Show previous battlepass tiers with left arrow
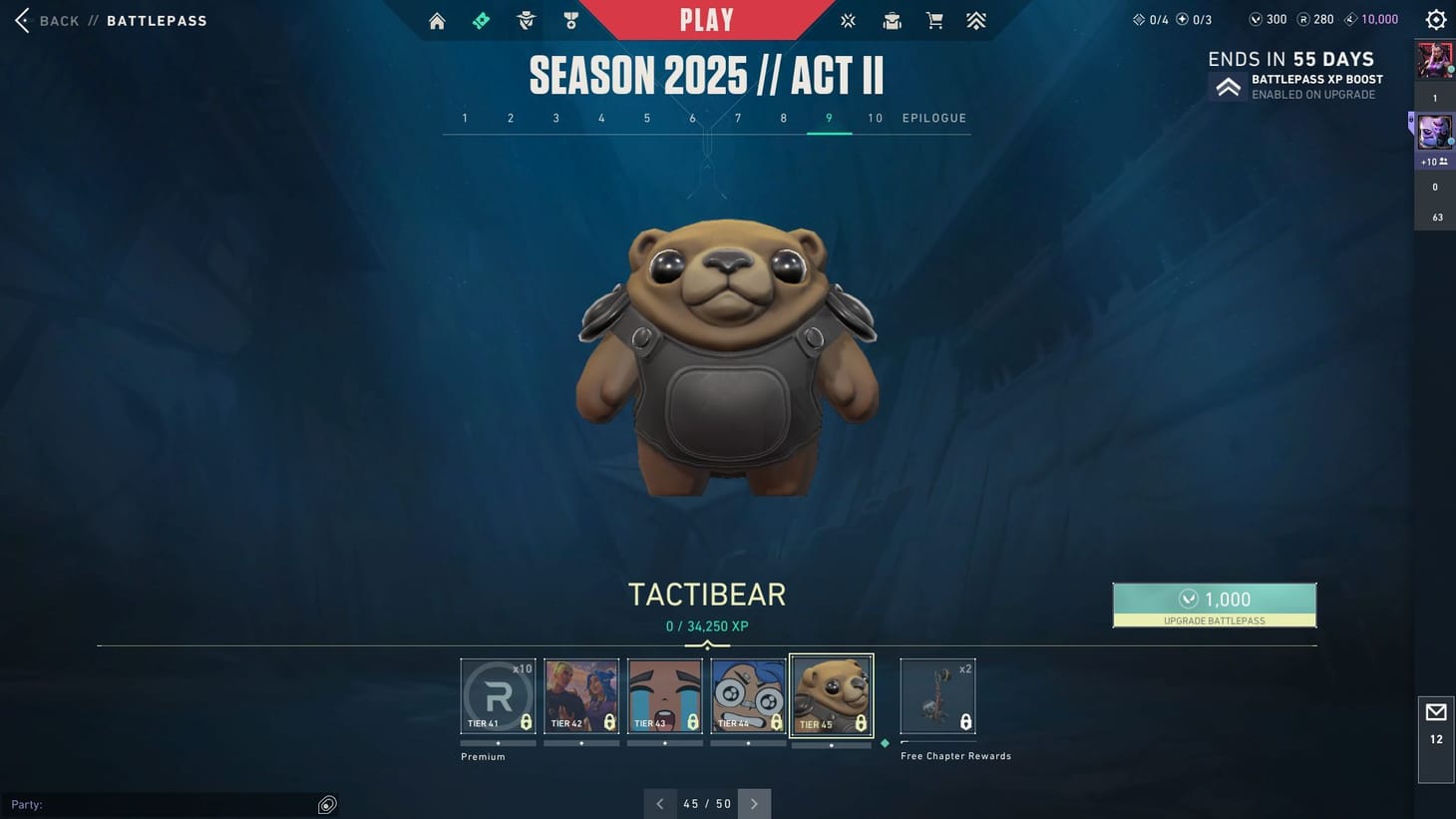Viewport: 1456px width, 819px height. (659, 803)
